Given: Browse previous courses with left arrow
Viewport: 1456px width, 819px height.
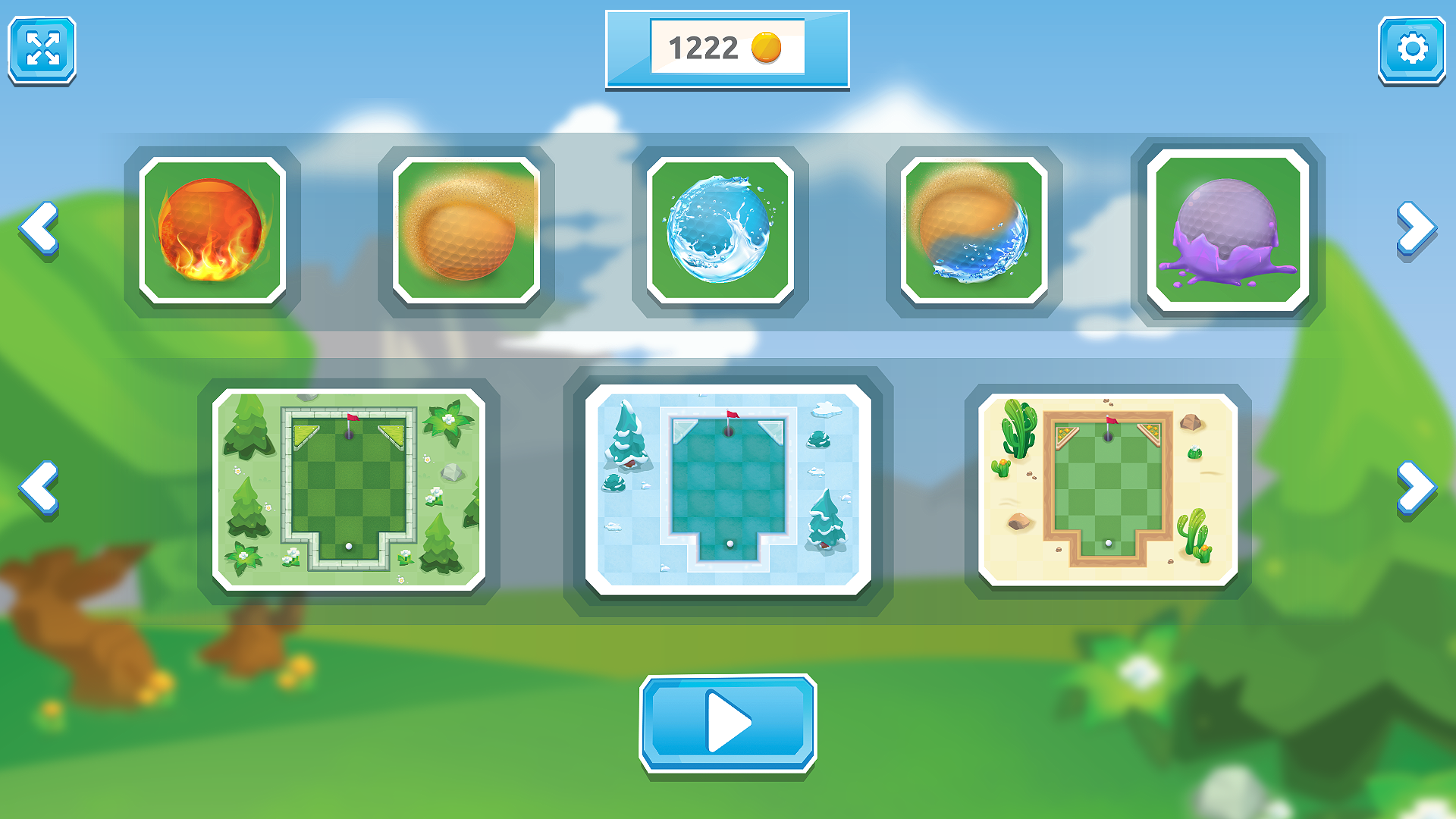Looking at the screenshot, I should (x=39, y=487).
